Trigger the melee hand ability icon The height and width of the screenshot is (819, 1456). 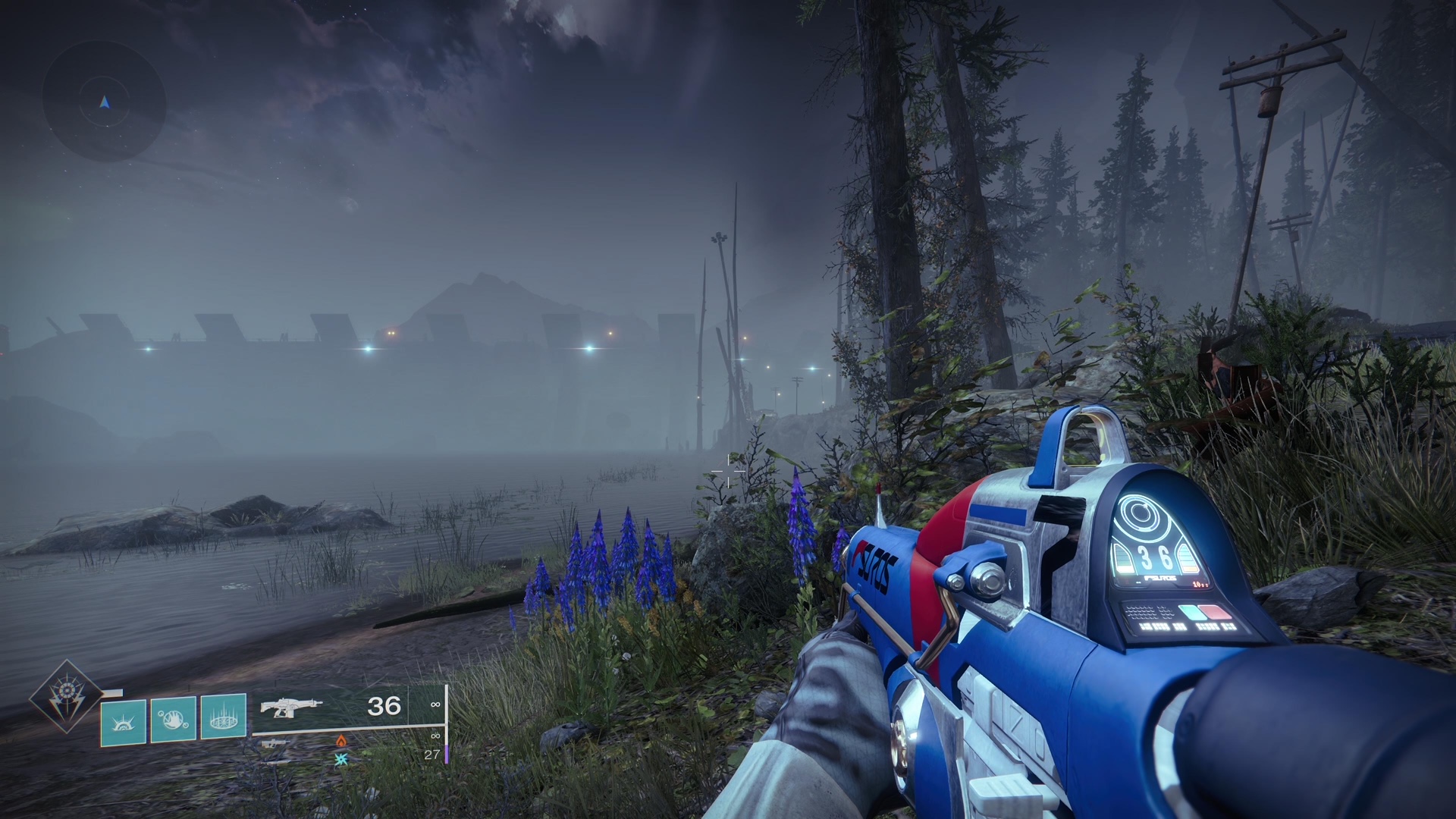[x=173, y=718]
